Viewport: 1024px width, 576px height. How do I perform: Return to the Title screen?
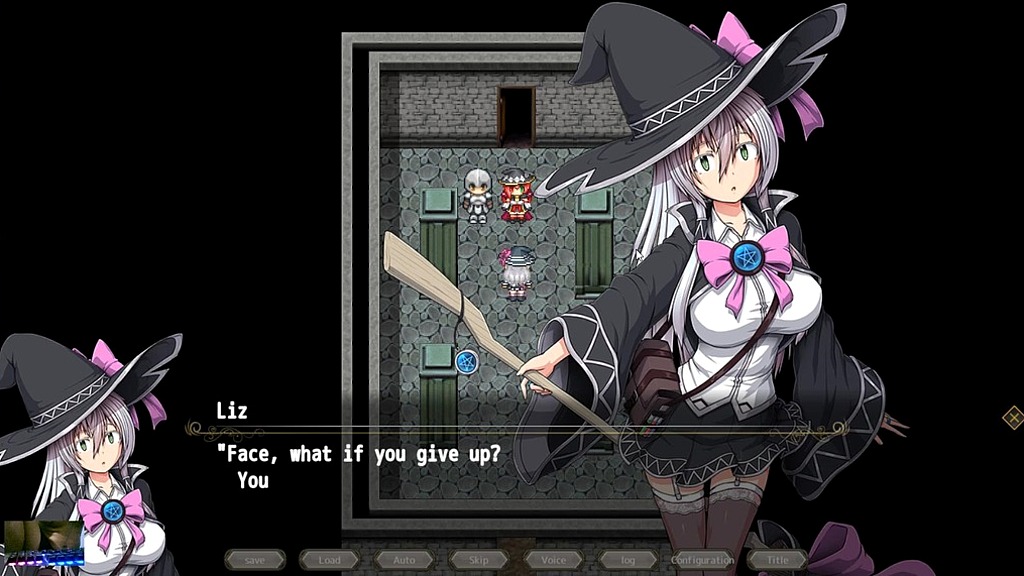777,560
